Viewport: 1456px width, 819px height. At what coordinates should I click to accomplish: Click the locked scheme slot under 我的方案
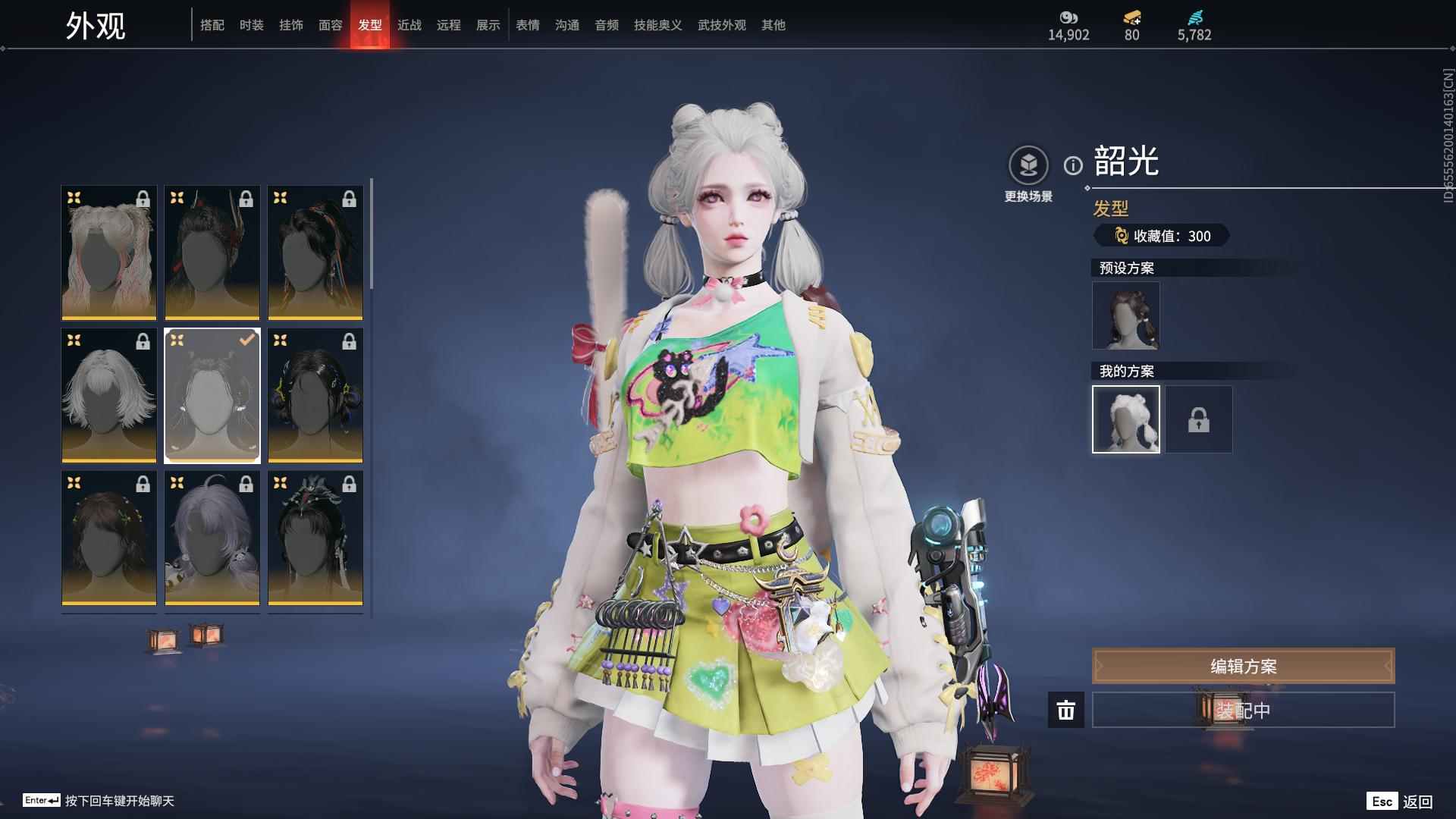pyautogui.click(x=1199, y=419)
